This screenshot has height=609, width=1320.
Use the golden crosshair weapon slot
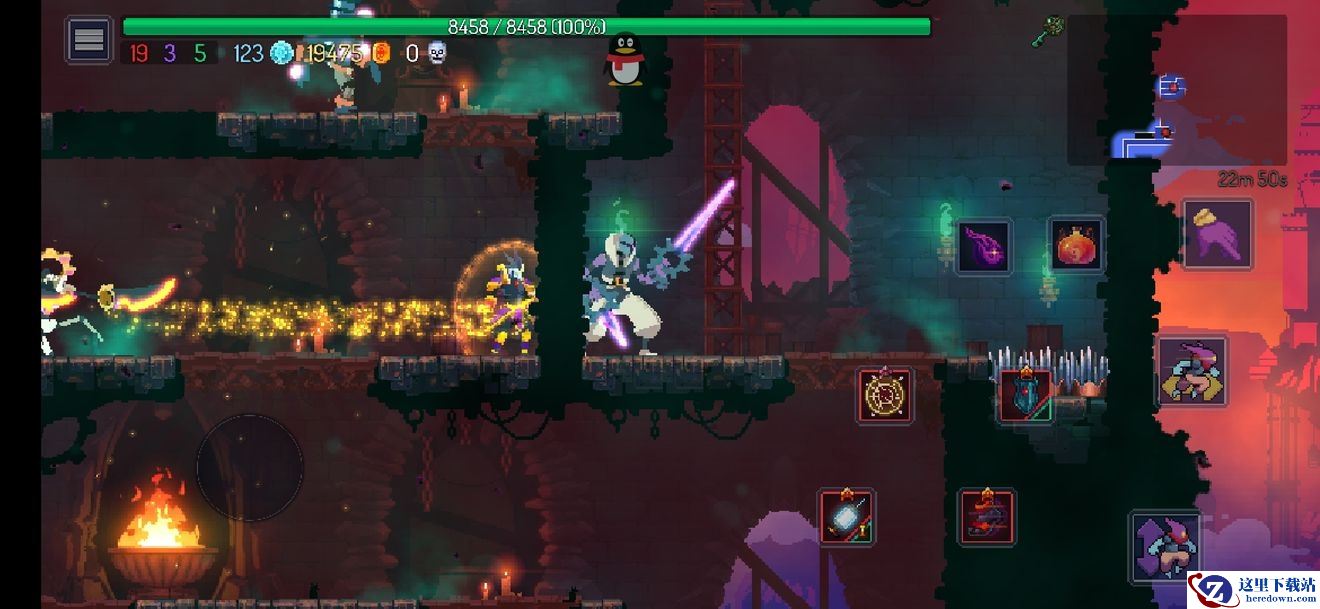[x=885, y=395]
